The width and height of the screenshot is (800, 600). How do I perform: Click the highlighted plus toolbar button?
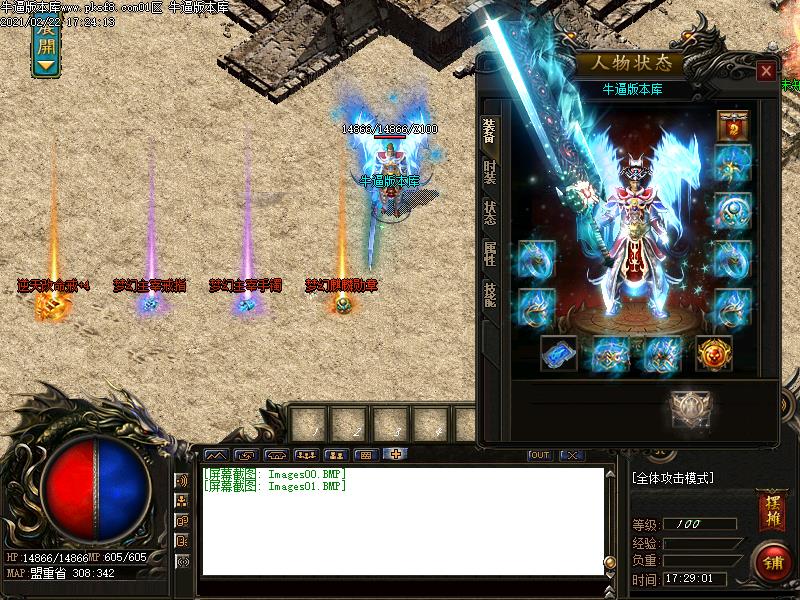(x=396, y=455)
